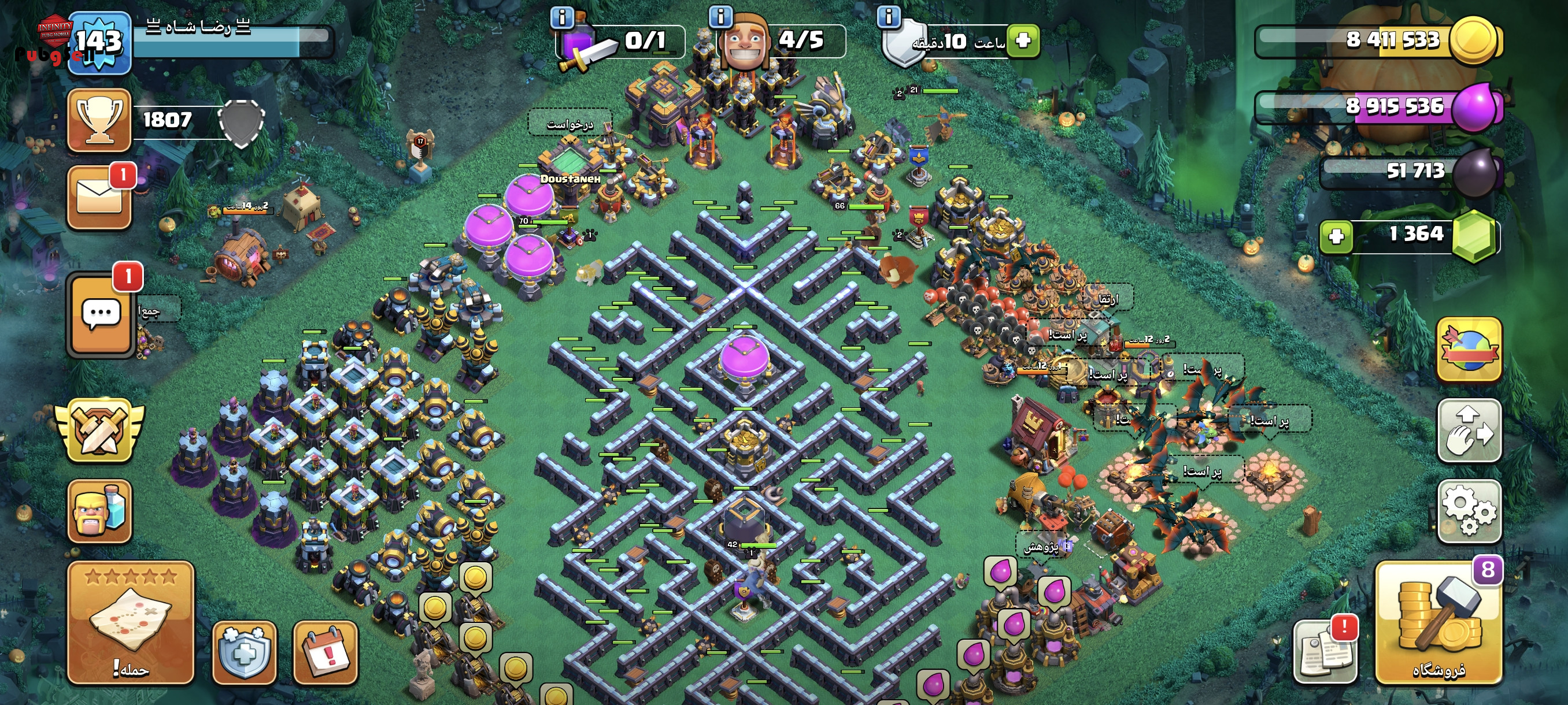Image resolution: width=1568 pixels, height=705 pixels.
Task: Open the shield with plus button
Action: [244, 651]
